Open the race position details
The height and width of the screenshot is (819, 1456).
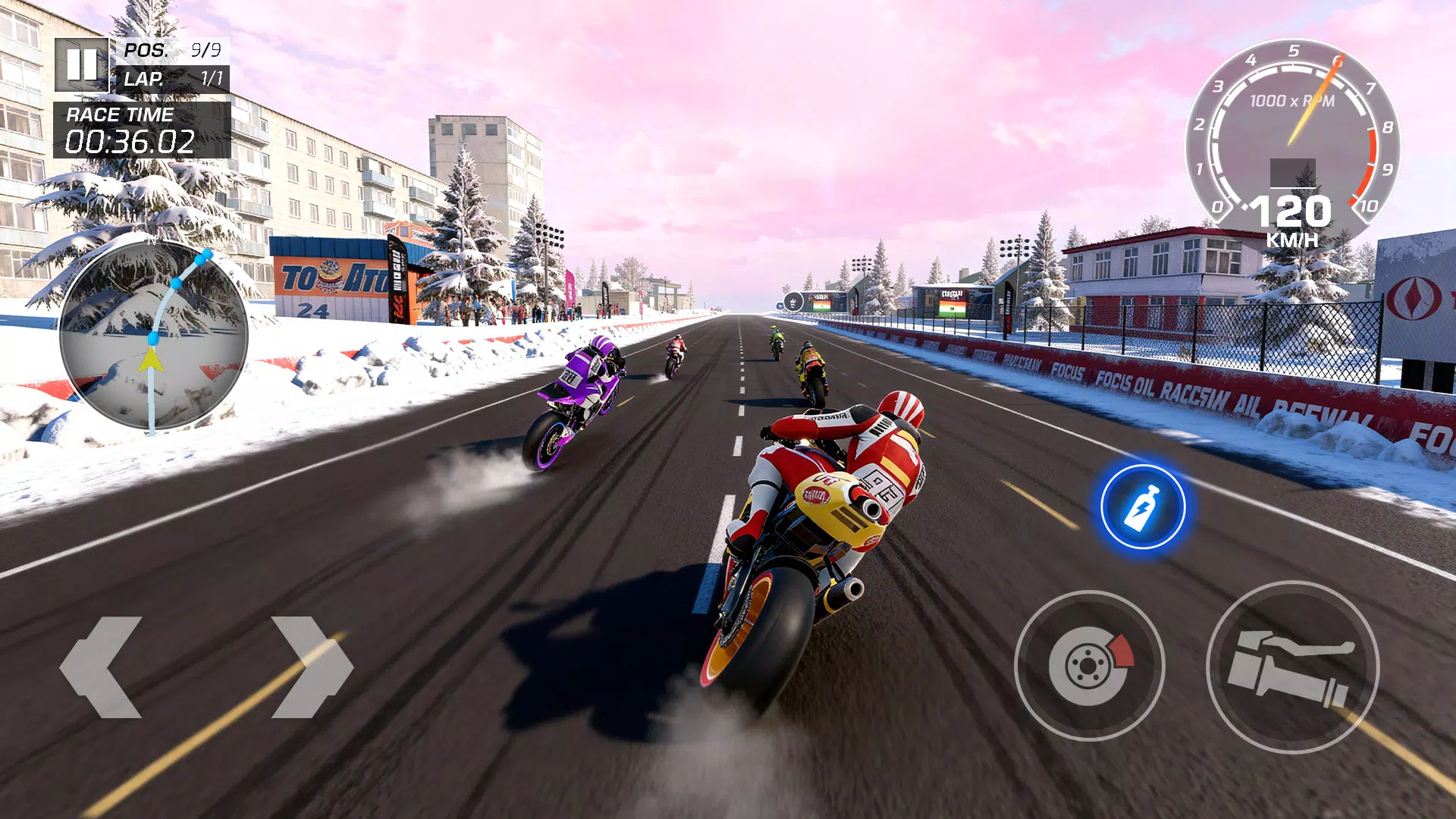click(171, 51)
